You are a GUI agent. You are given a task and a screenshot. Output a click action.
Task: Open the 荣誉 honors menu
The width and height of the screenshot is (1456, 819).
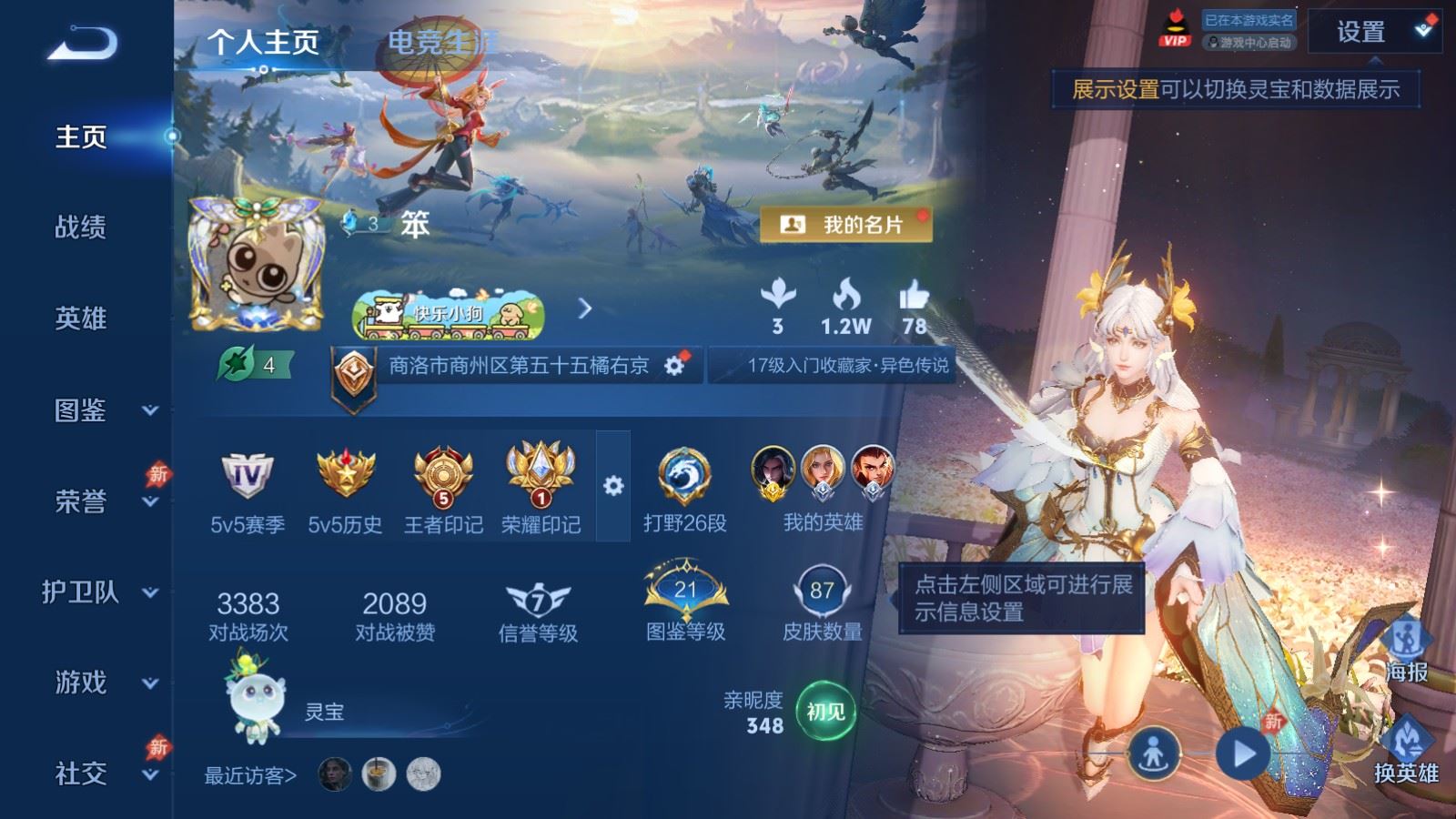tap(98, 501)
